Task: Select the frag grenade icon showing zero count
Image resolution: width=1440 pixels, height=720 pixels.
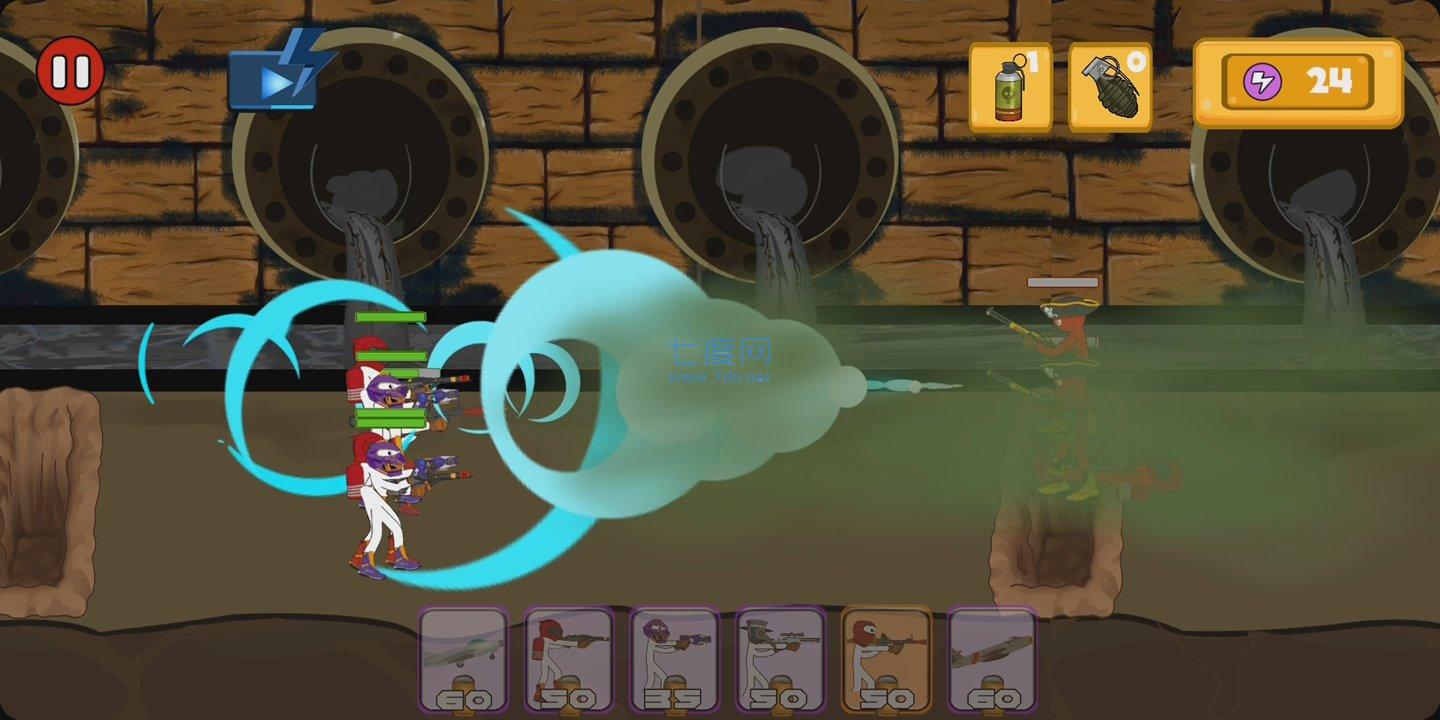Action: 1113,85
